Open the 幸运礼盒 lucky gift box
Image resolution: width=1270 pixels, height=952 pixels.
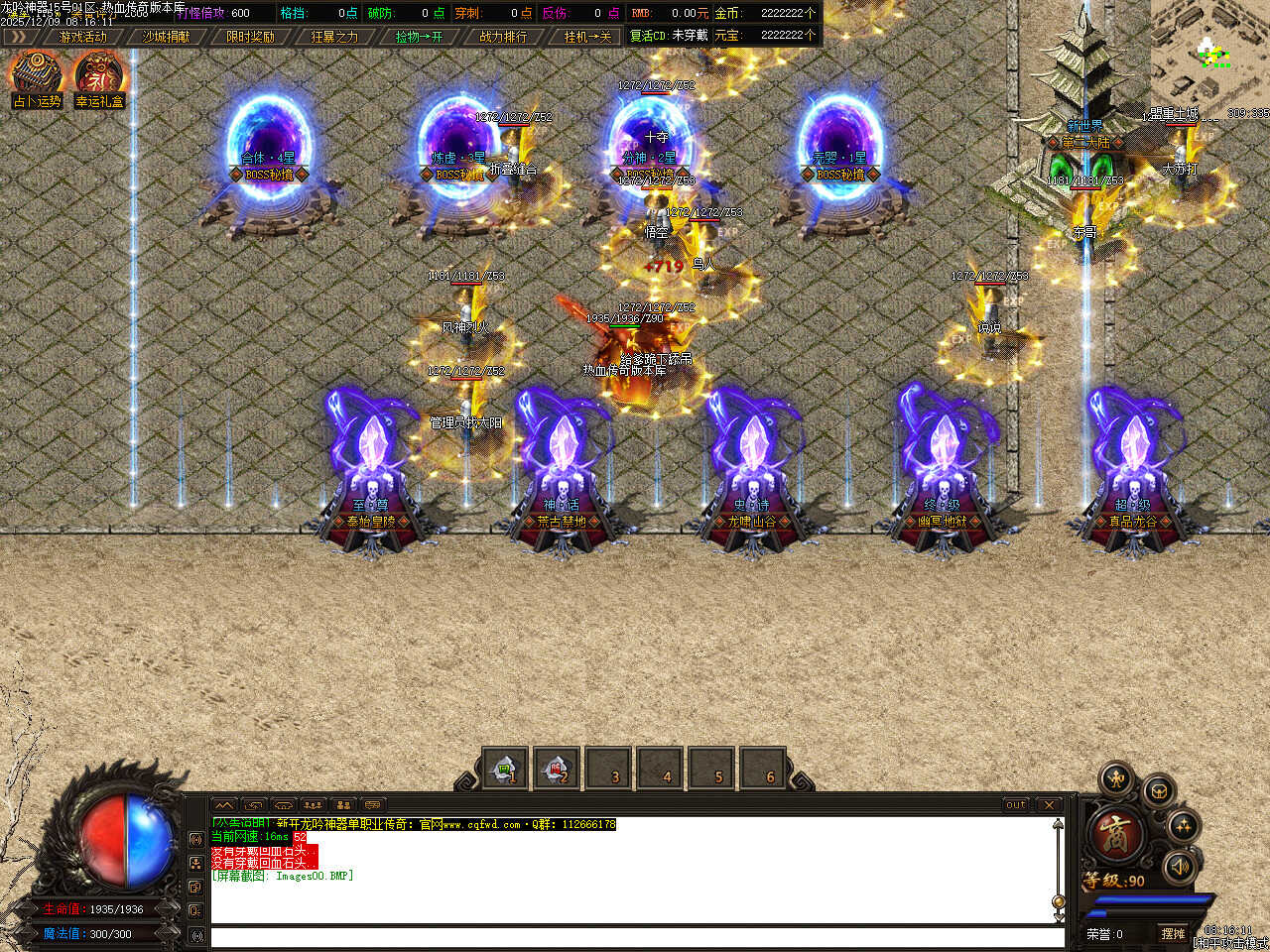point(99,78)
